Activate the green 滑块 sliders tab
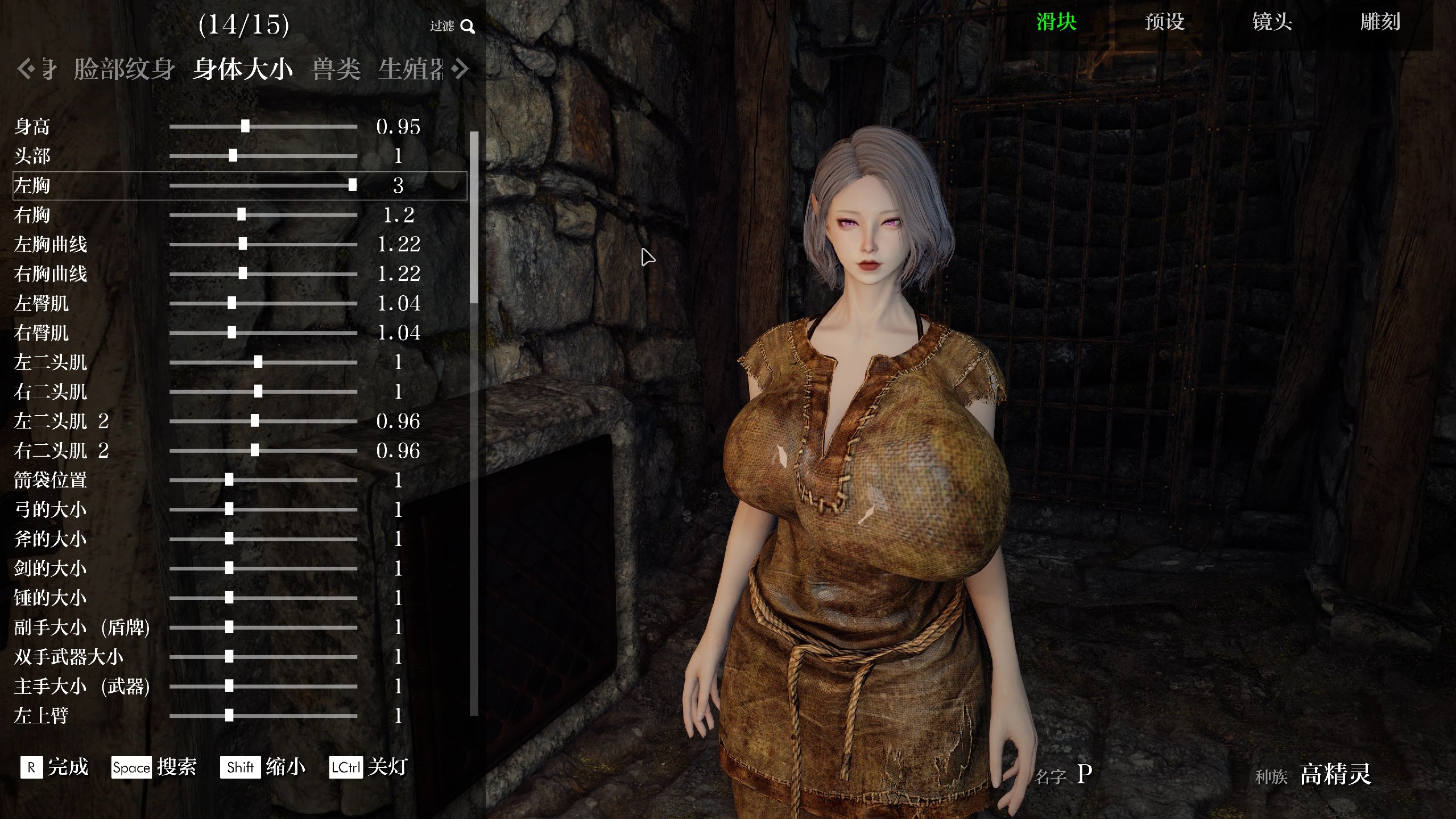1456x819 pixels. [1056, 22]
